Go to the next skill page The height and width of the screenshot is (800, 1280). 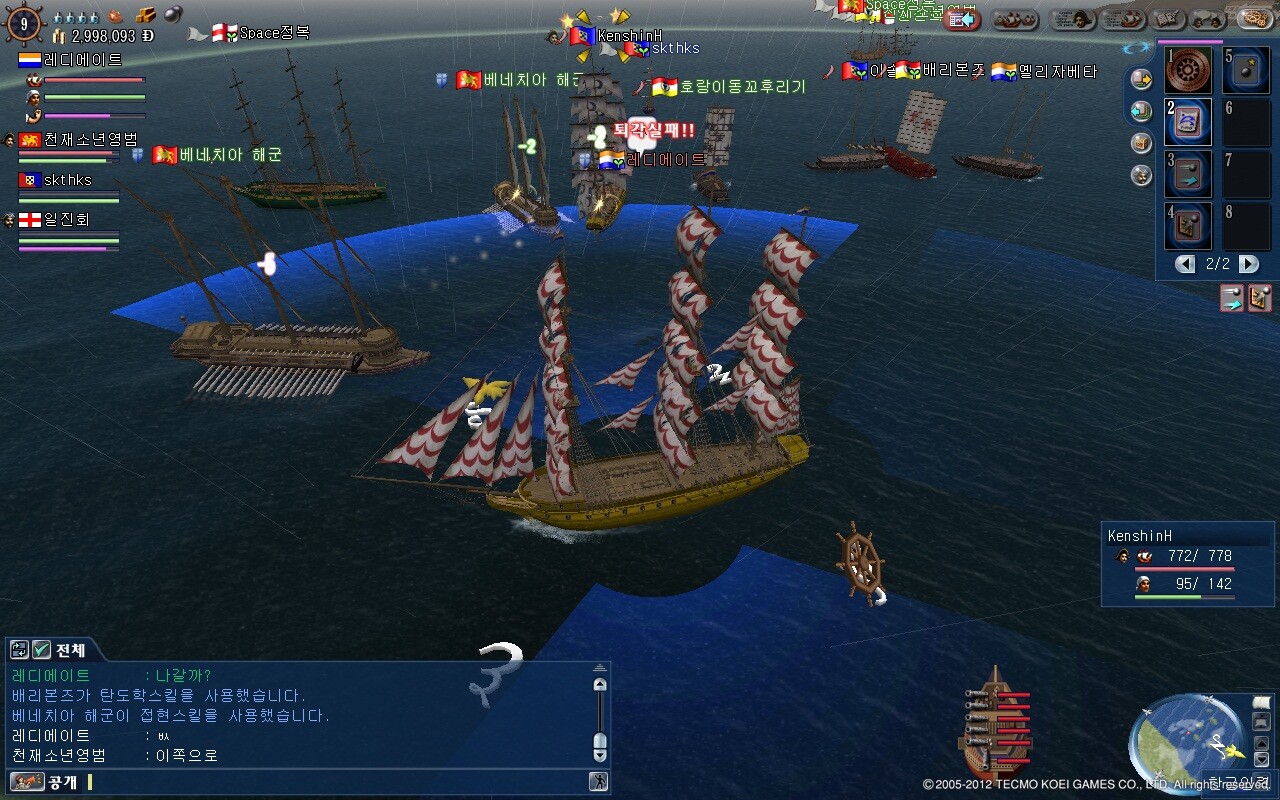(x=1249, y=264)
